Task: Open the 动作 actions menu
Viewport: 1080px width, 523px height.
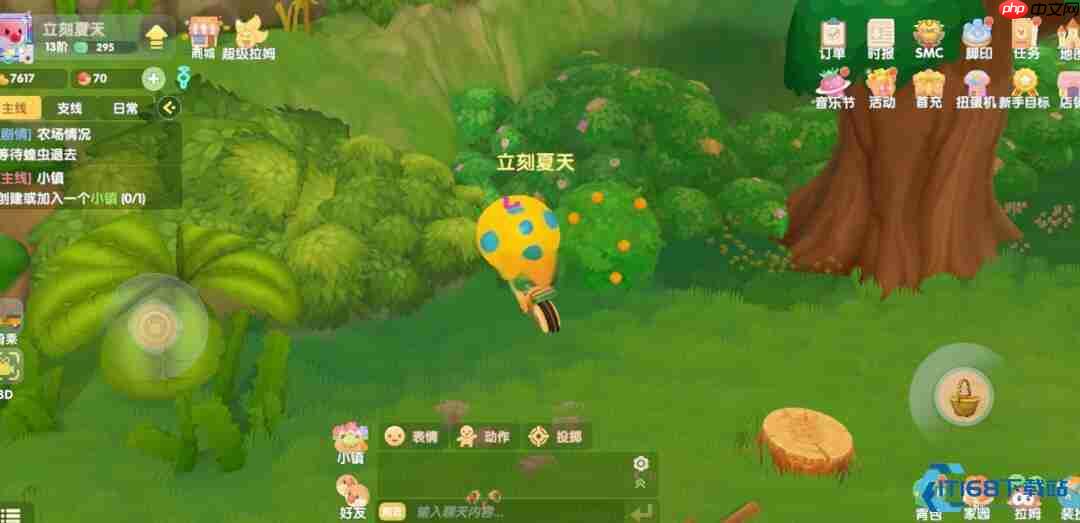Action: click(x=483, y=436)
